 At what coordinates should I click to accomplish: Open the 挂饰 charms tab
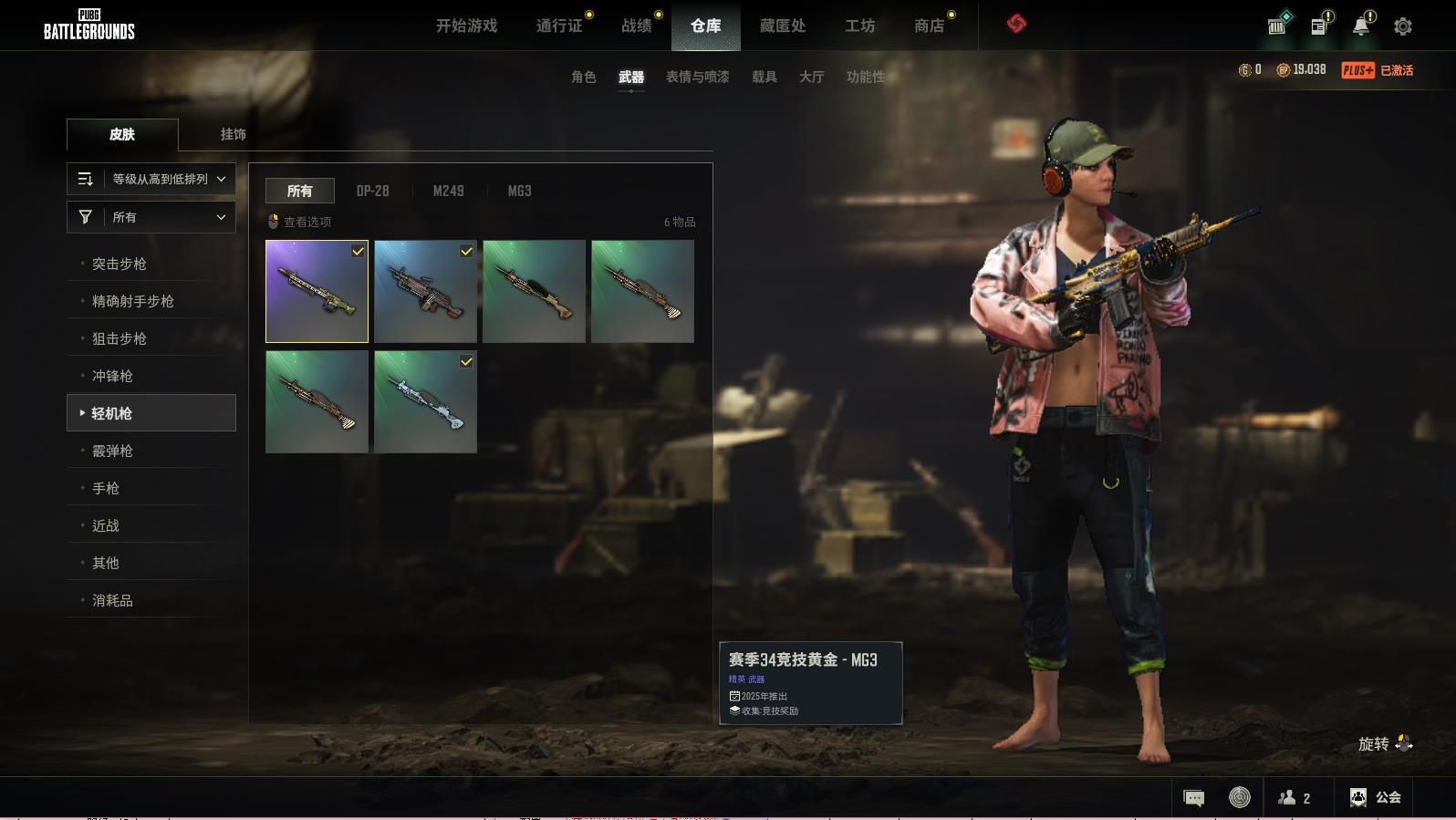233,134
